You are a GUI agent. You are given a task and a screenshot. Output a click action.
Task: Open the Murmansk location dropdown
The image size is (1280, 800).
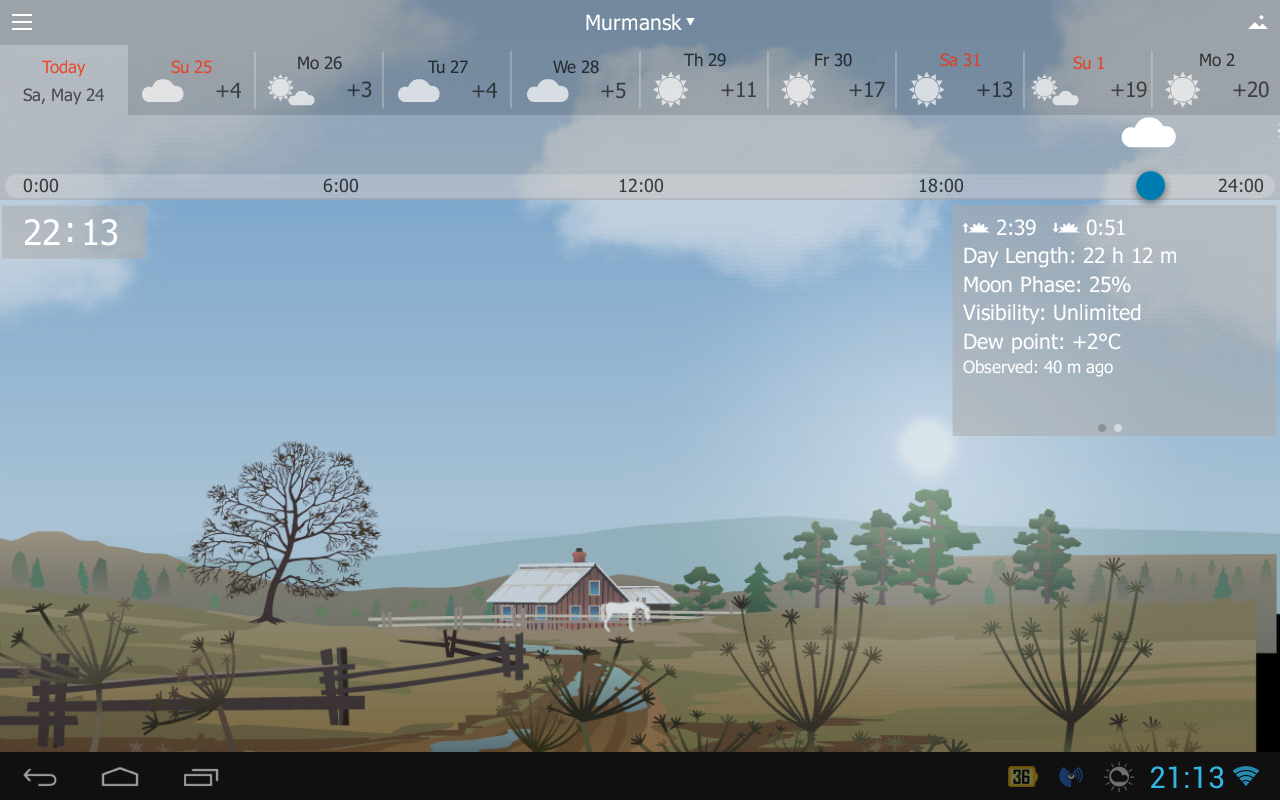click(x=640, y=22)
